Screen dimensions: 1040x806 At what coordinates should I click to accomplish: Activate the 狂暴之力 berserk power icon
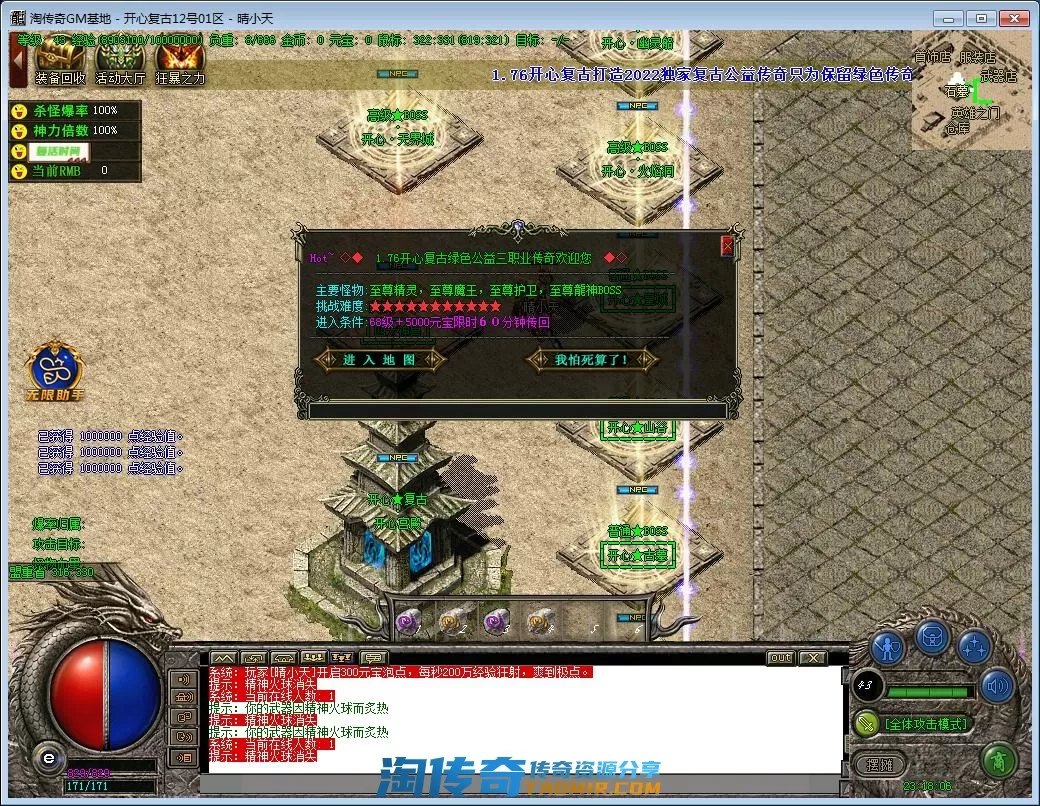(x=180, y=62)
